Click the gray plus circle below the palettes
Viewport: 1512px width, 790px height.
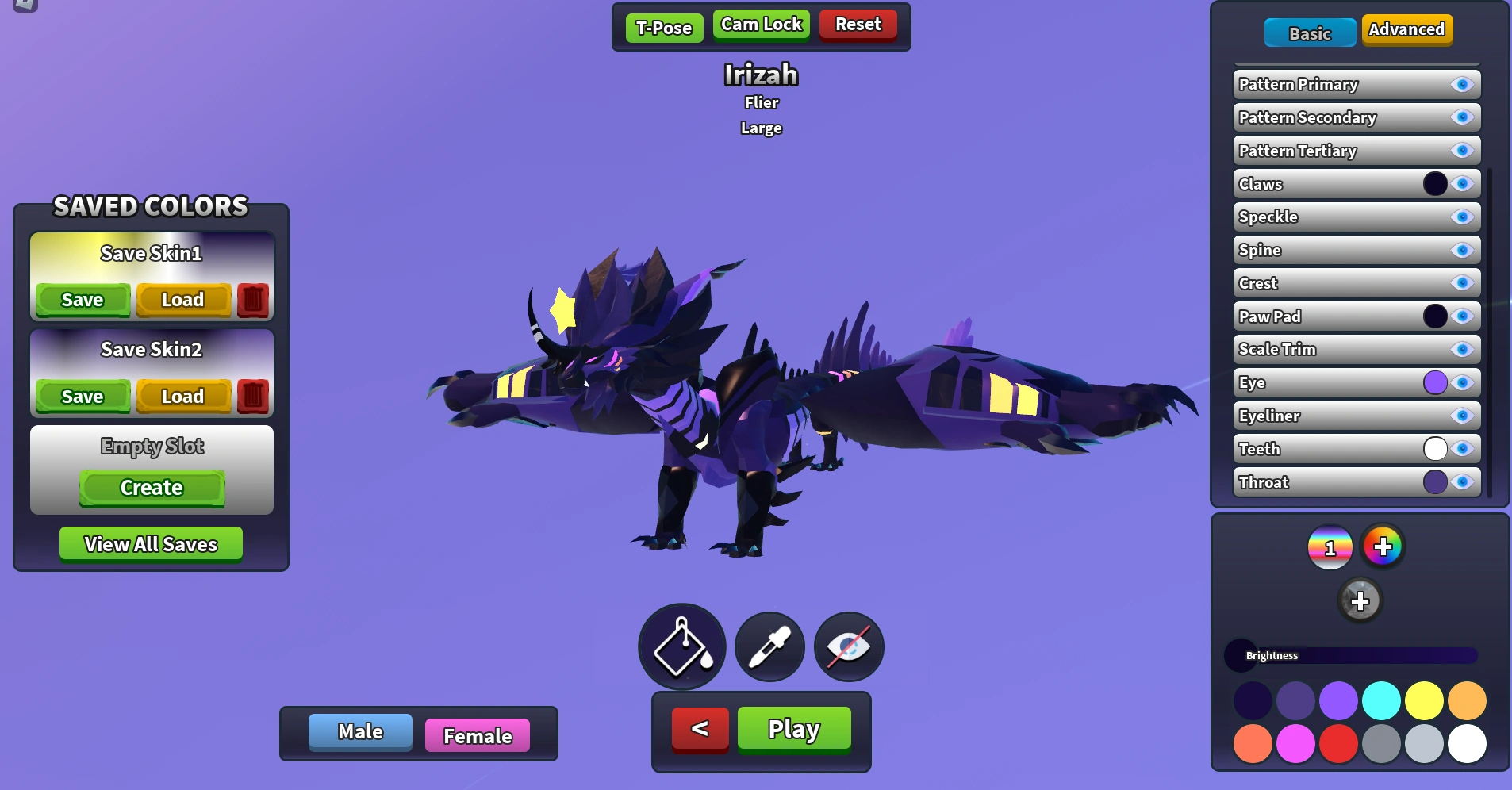coord(1361,600)
